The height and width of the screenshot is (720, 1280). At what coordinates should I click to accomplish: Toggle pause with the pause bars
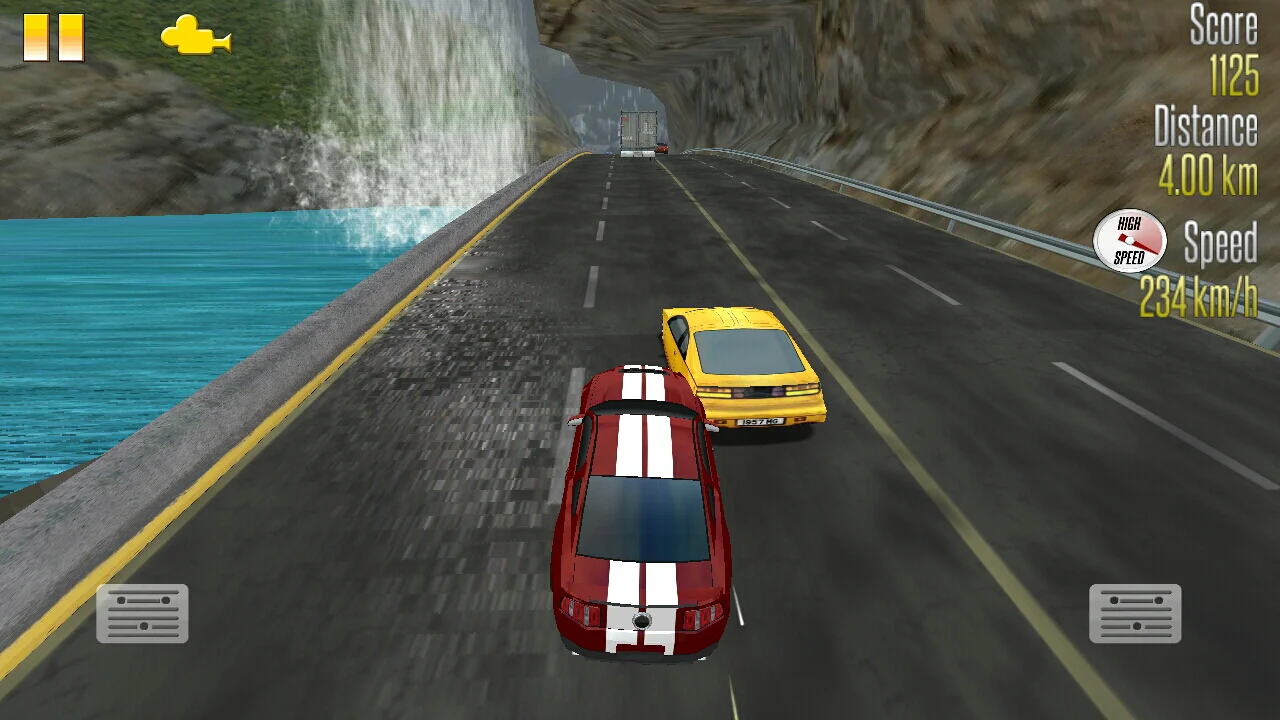pyautogui.click(x=55, y=40)
